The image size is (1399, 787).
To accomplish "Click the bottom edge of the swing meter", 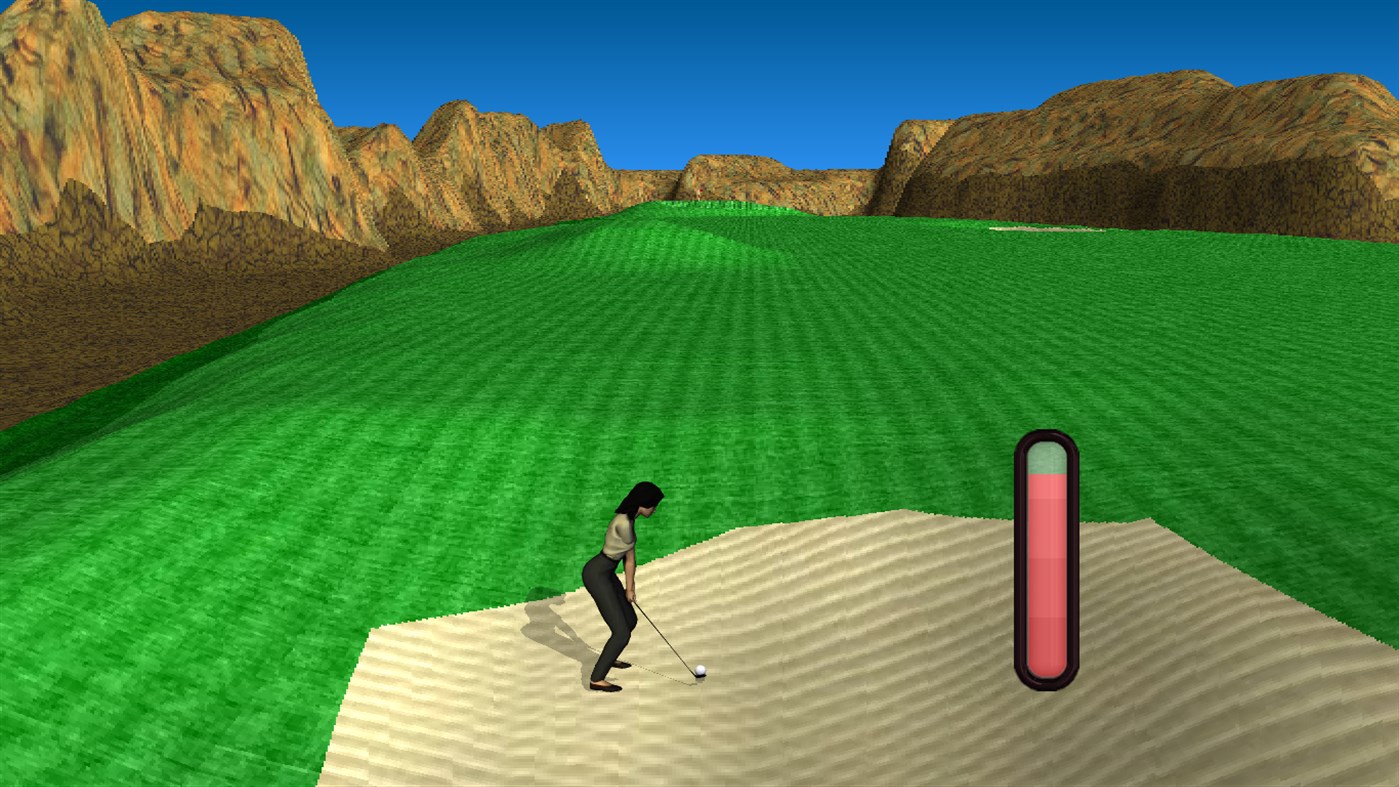I will [1044, 682].
